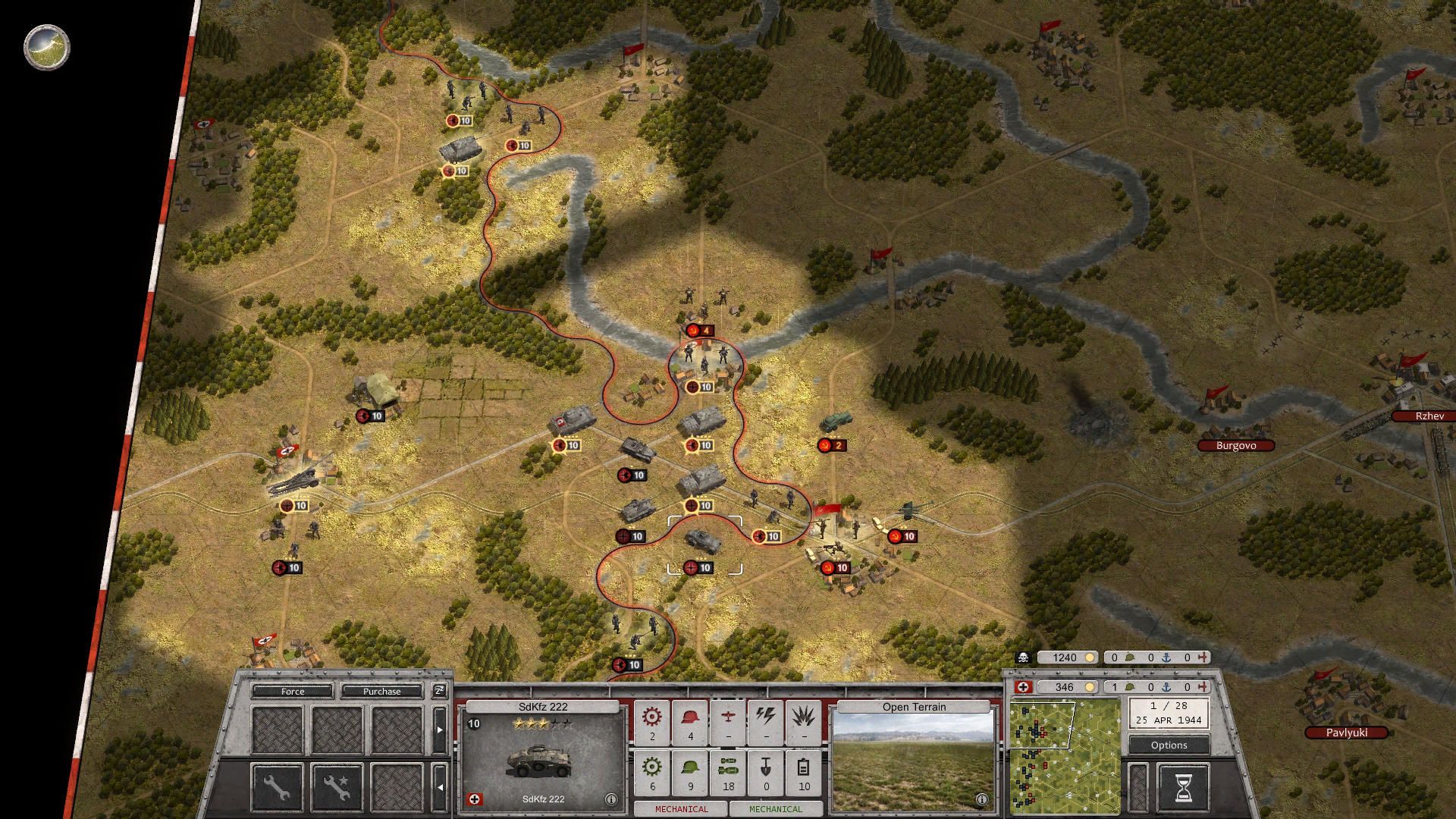Select the repair wrench icon
Image resolution: width=1456 pixels, height=819 pixels.
pyautogui.click(x=278, y=786)
